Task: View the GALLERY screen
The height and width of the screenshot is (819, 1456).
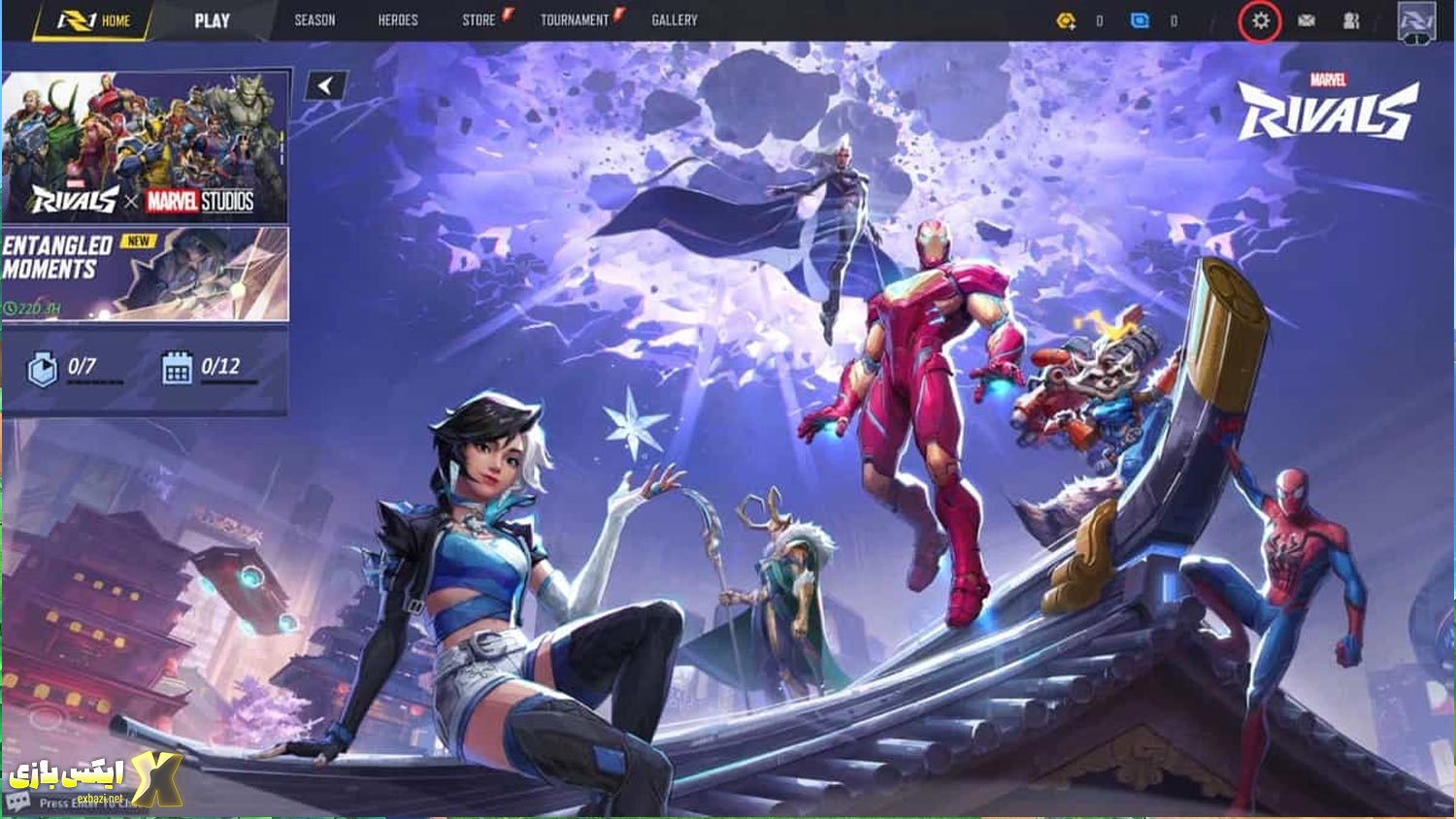Action: click(675, 18)
